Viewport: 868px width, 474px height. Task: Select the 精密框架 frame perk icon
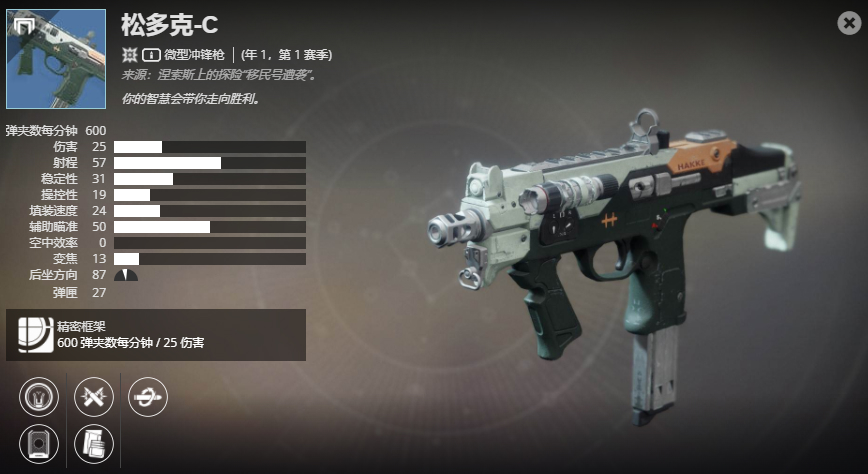pyautogui.click(x=36, y=335)
